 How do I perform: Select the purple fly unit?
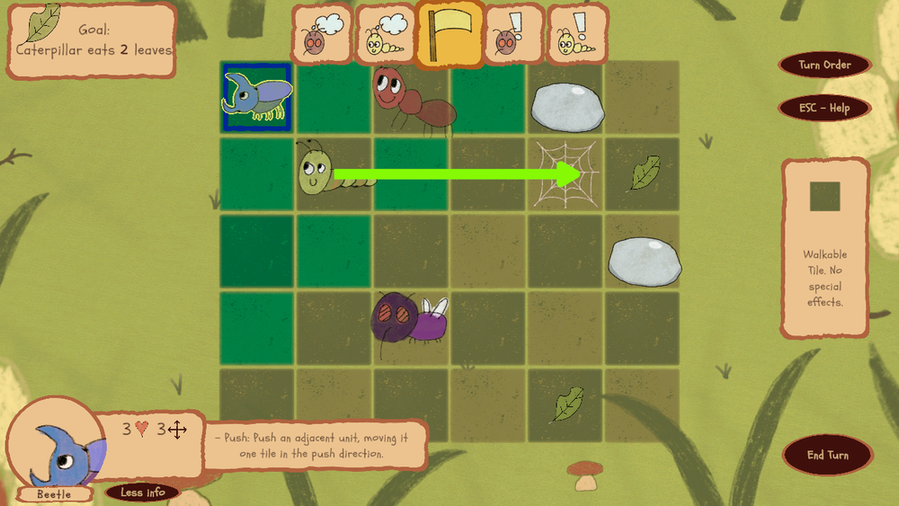[410, 319]
